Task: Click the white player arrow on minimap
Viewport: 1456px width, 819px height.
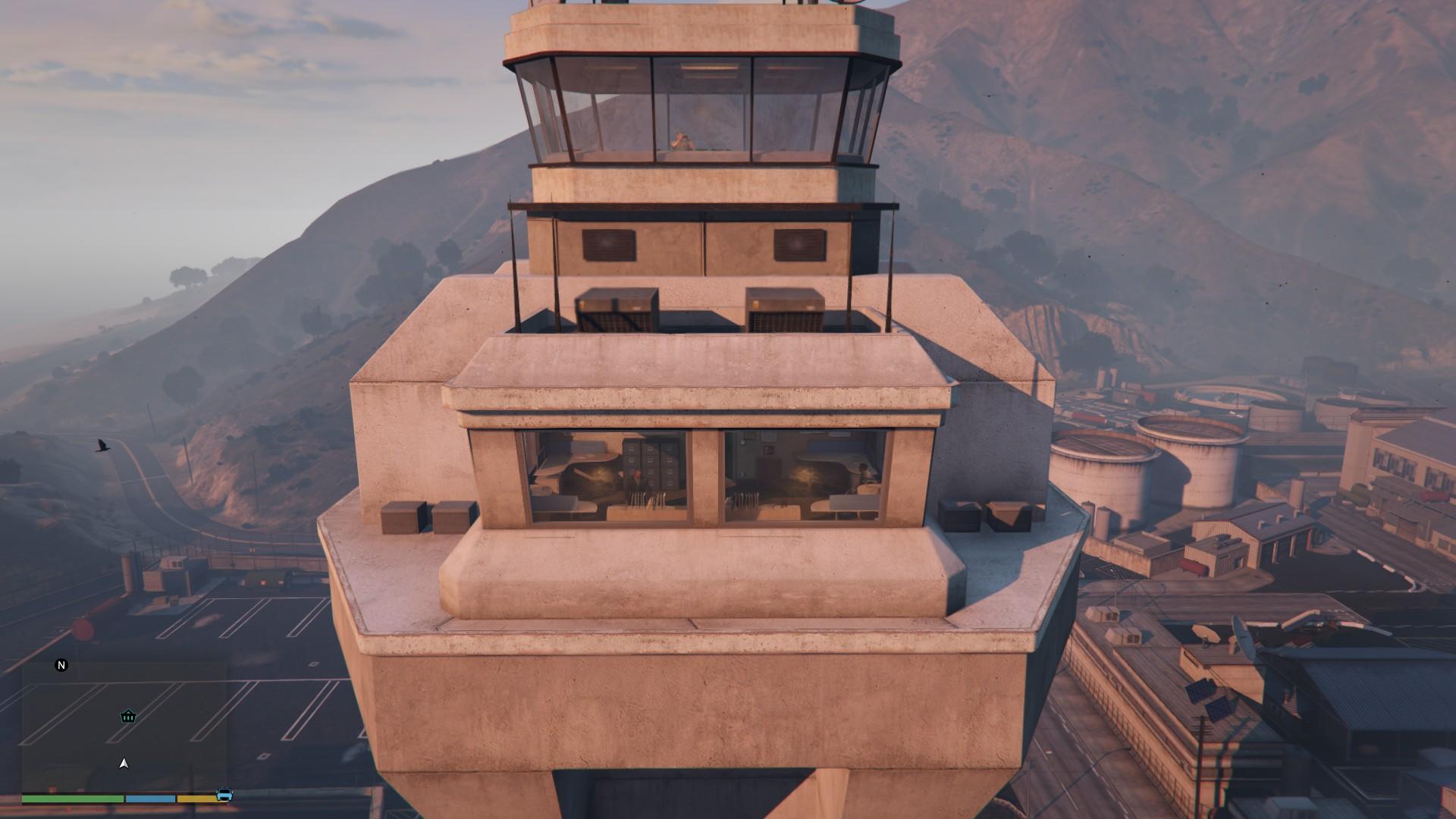Action: coord(124,764)
